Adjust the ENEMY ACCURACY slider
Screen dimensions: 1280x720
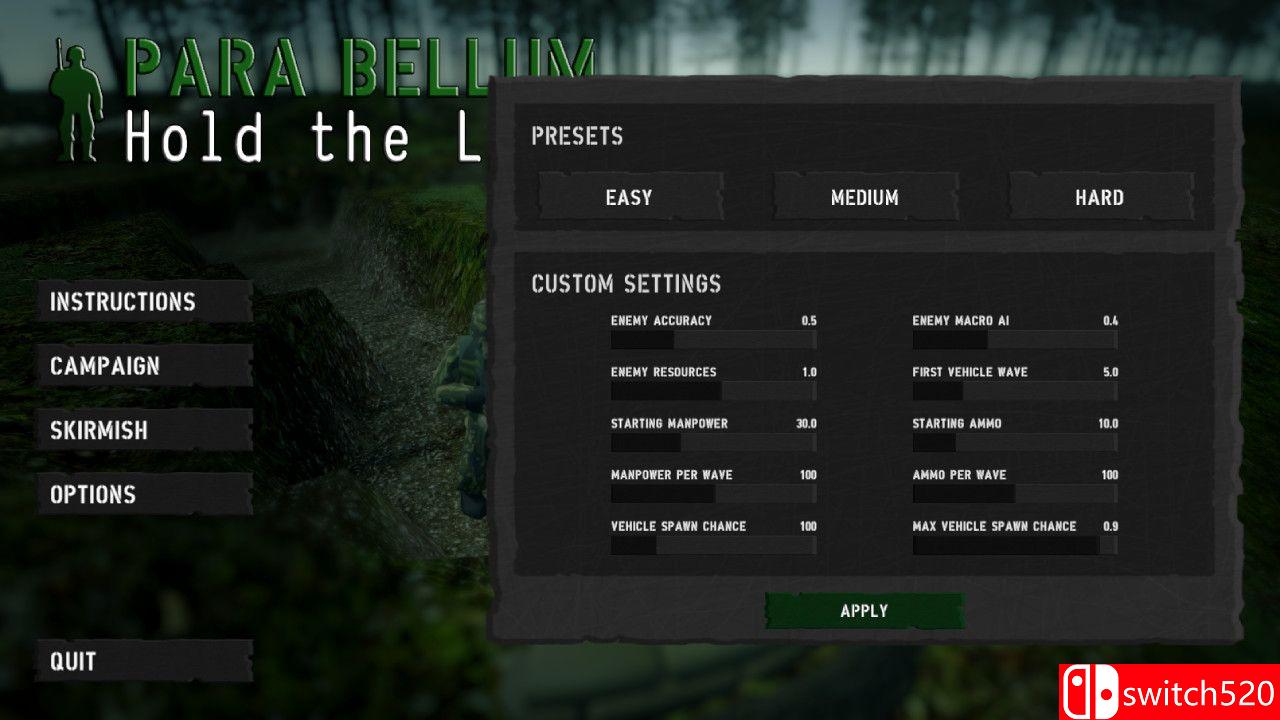[x=713, y=340]
